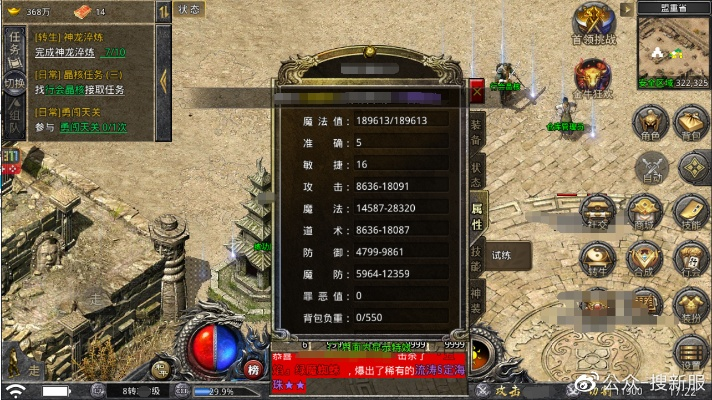Open the 状态 tab in character panel
This screenshot has height=400, width=712.
(477, 170)
